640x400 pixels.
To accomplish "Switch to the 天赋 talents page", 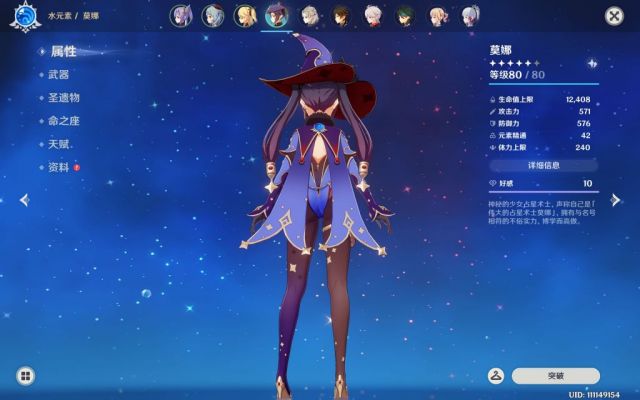I will (x=58, y=144).
